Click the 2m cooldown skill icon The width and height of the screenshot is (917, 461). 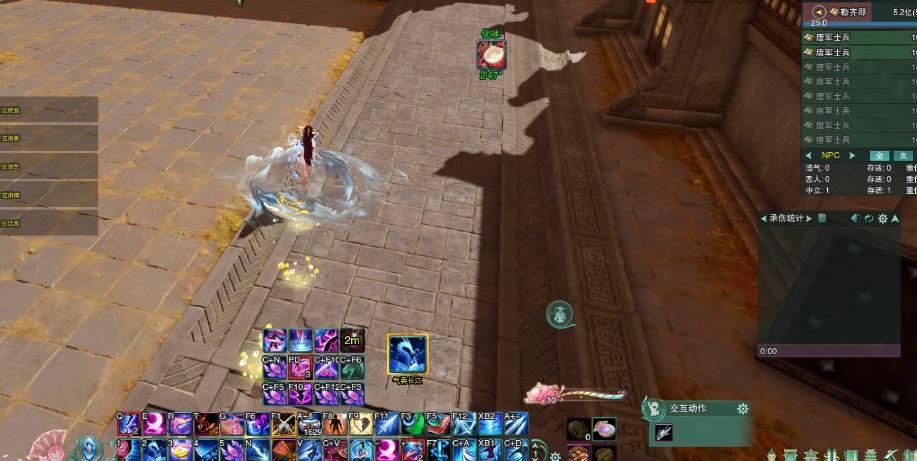[x=351, y=341]
